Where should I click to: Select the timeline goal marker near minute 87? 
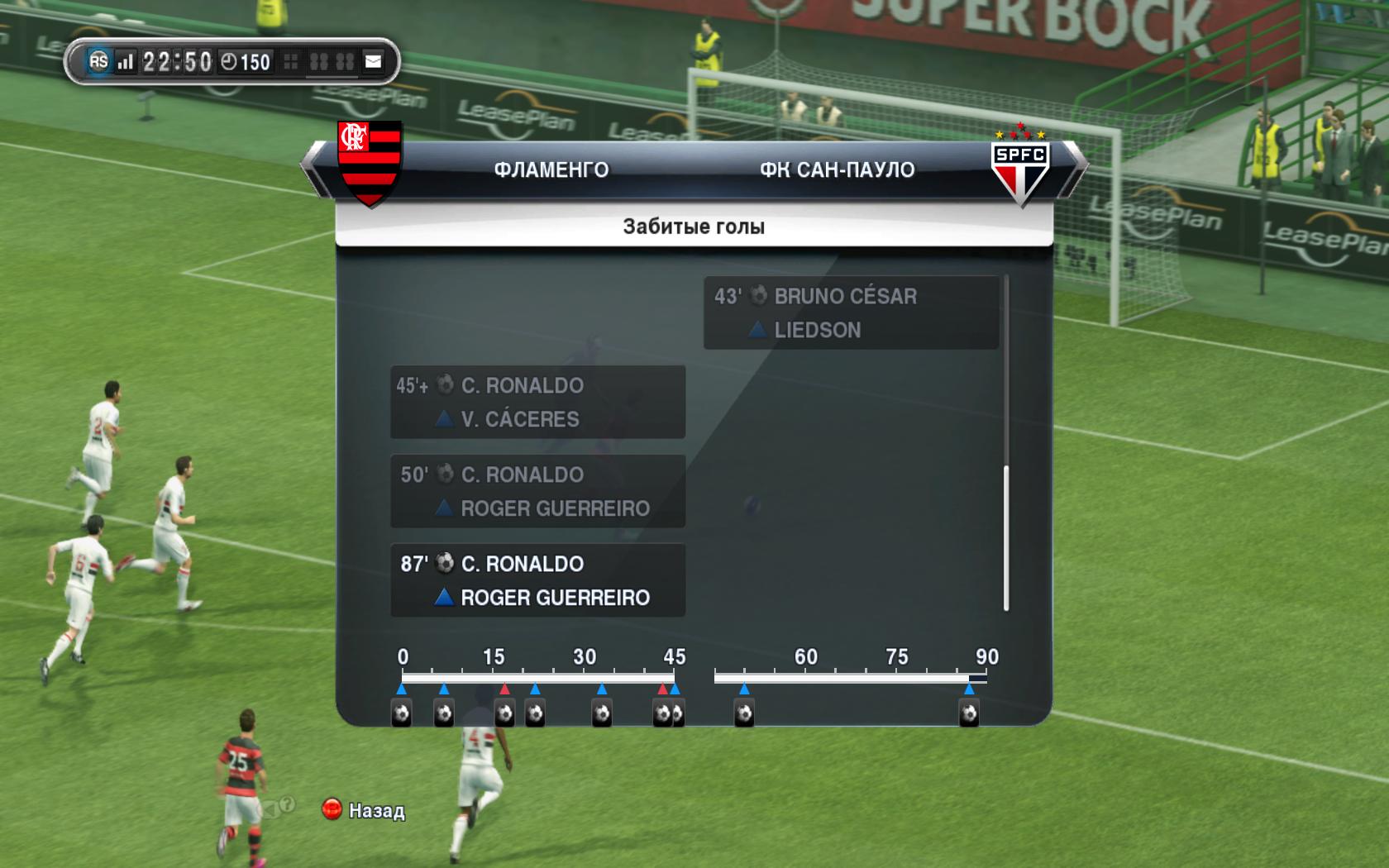(x=968, y=713)
